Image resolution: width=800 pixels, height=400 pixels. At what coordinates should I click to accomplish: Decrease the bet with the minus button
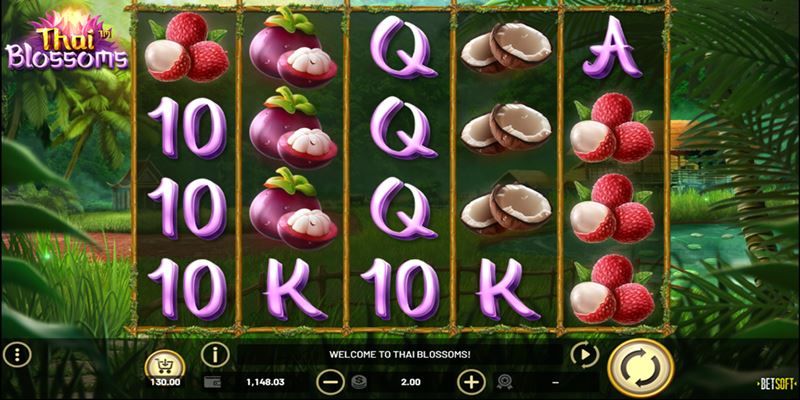tap(329, 381)
